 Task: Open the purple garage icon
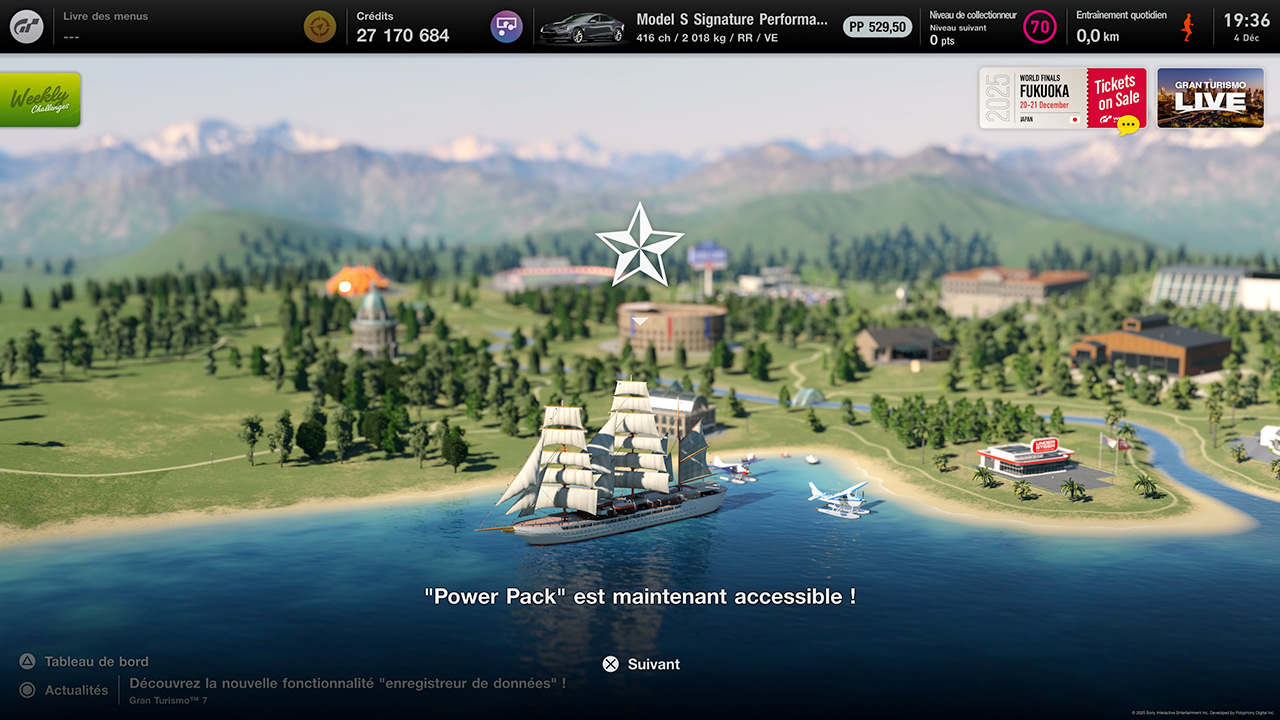click(507, 27)
